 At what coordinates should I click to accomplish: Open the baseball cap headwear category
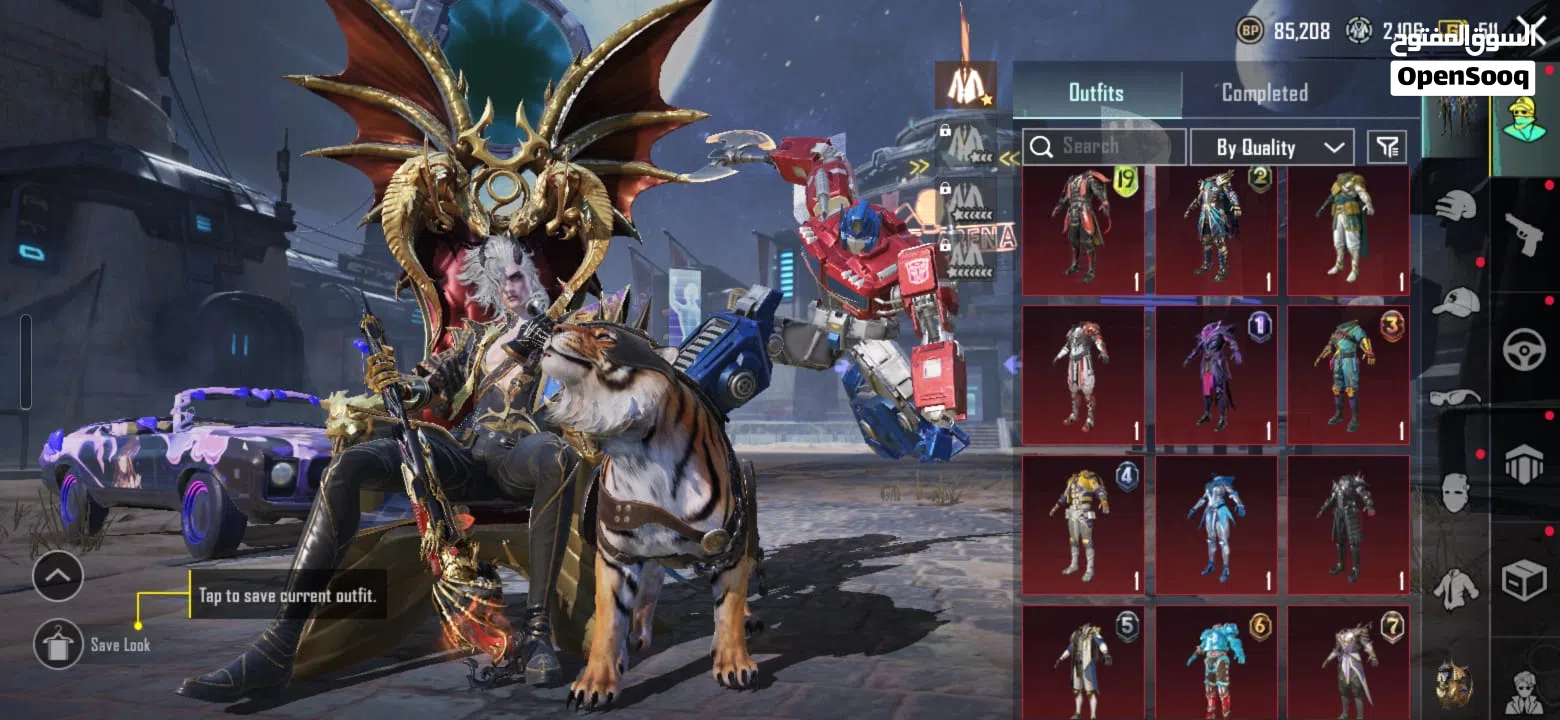coord(1455,301)
